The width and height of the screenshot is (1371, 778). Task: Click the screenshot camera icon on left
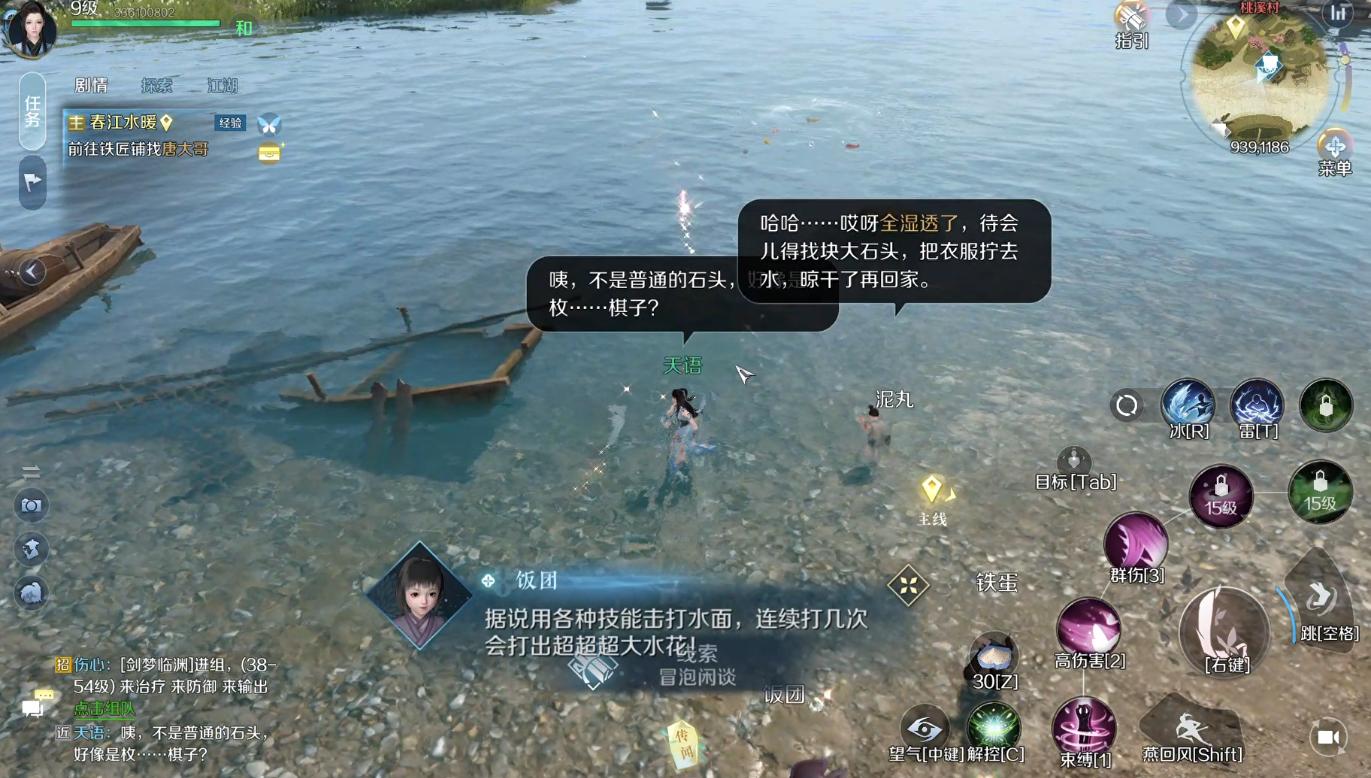pos(32,508)
